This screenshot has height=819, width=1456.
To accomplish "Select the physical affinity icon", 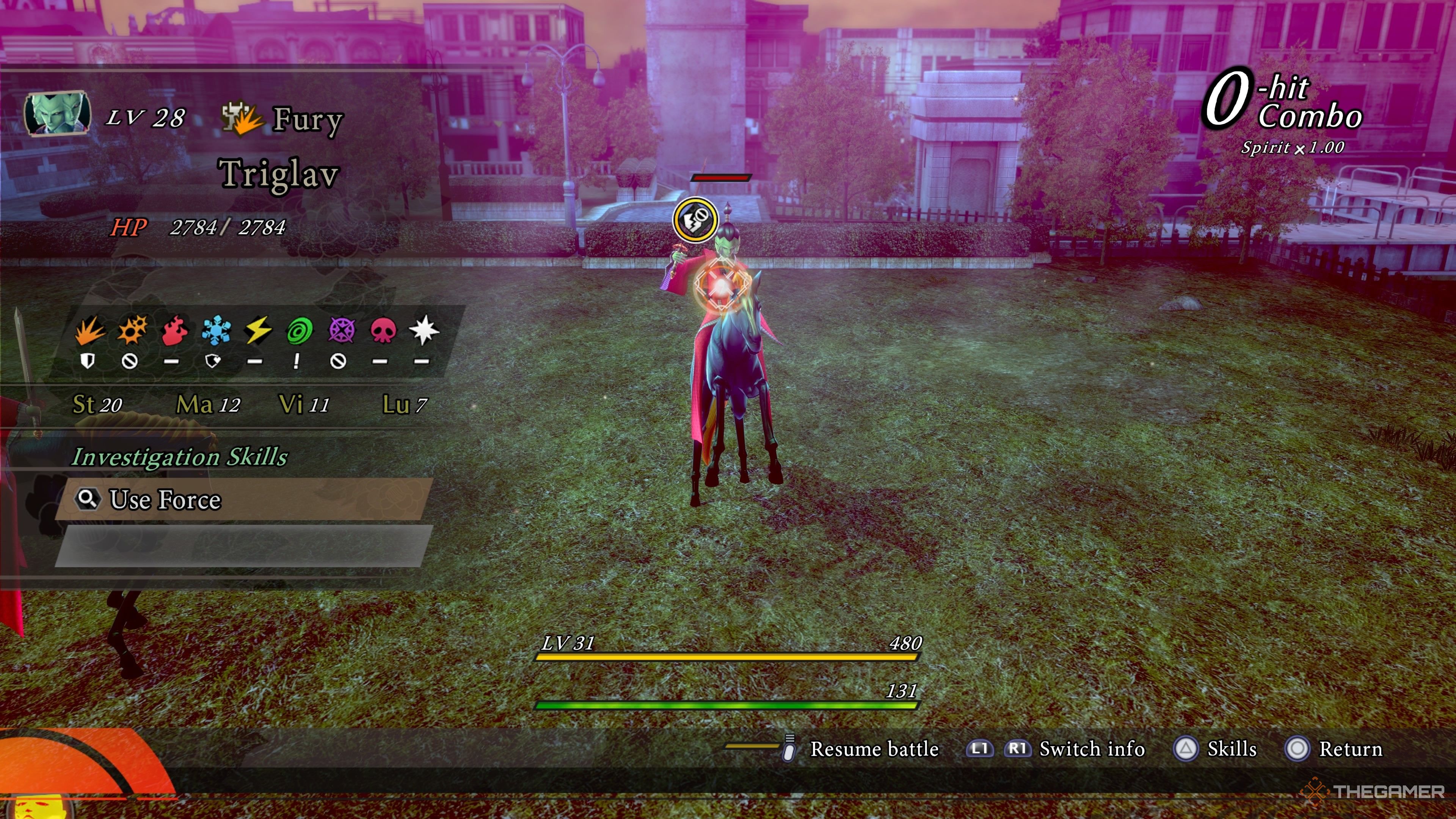I will click(89, 331).
